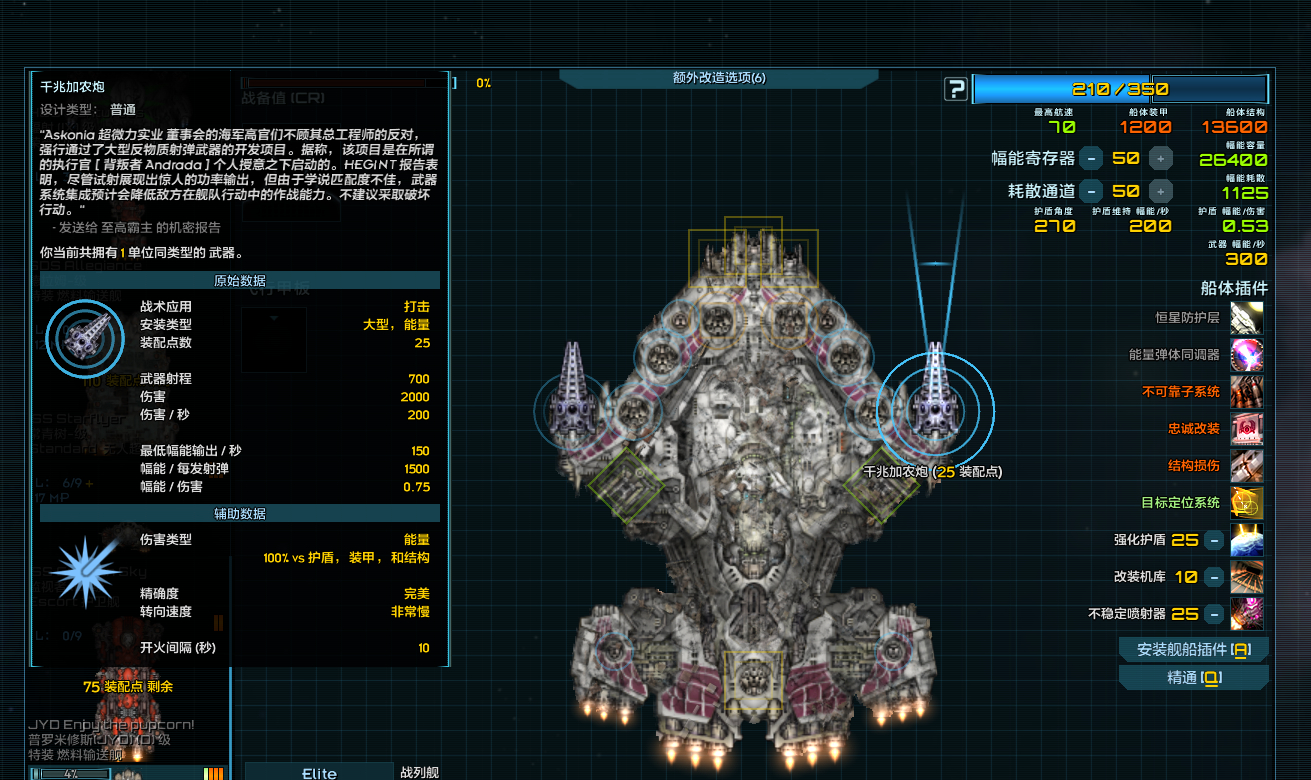
Task: Click the 不可靠子系统 hull mod icon
Action: (1246, 391)
